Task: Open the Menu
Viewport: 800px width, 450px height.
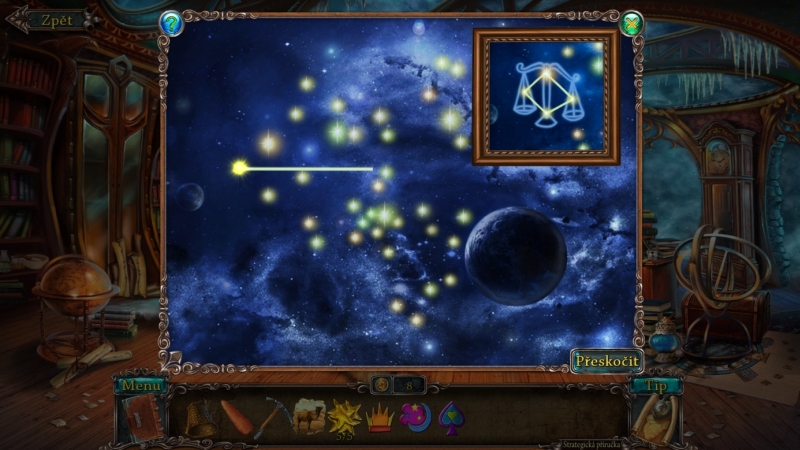Action: click(139, 384)
